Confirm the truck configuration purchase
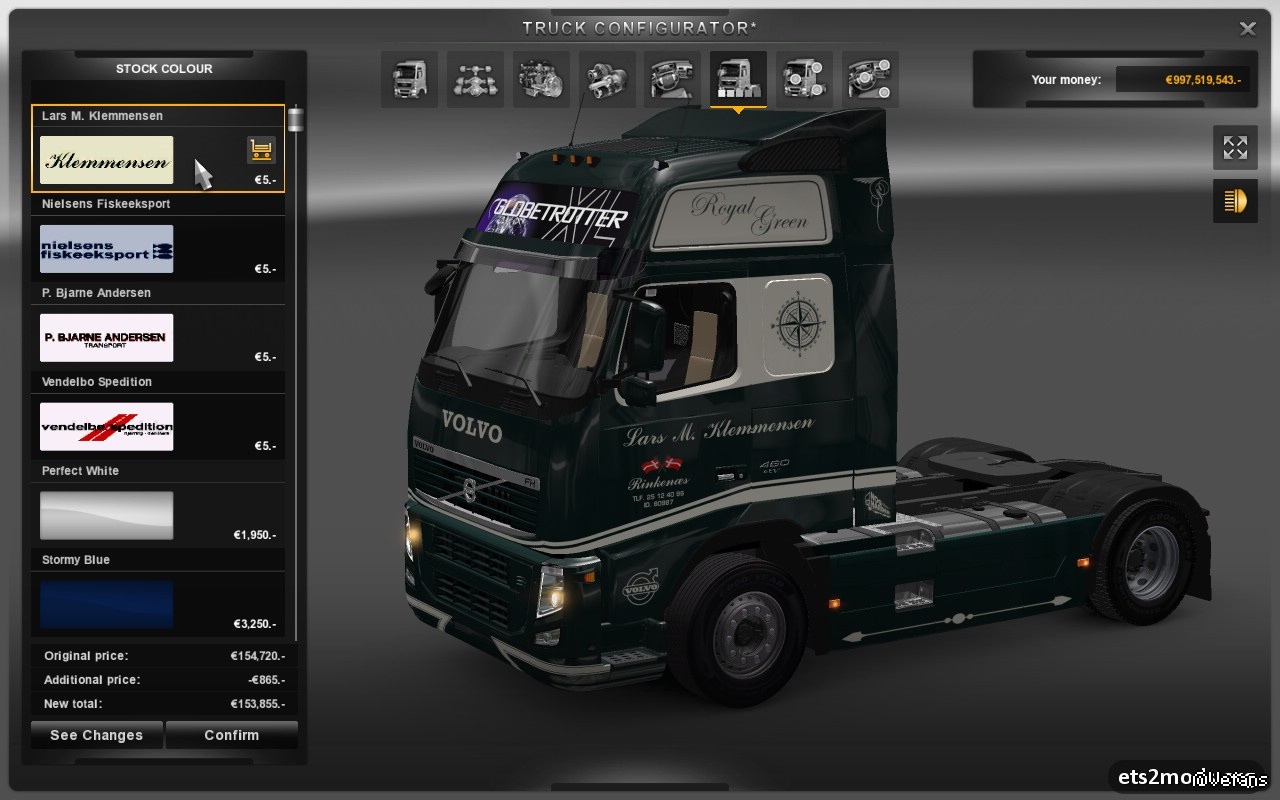Viewport: 1280px width, 800px height. pyautogui.click(x=231, y=735)
